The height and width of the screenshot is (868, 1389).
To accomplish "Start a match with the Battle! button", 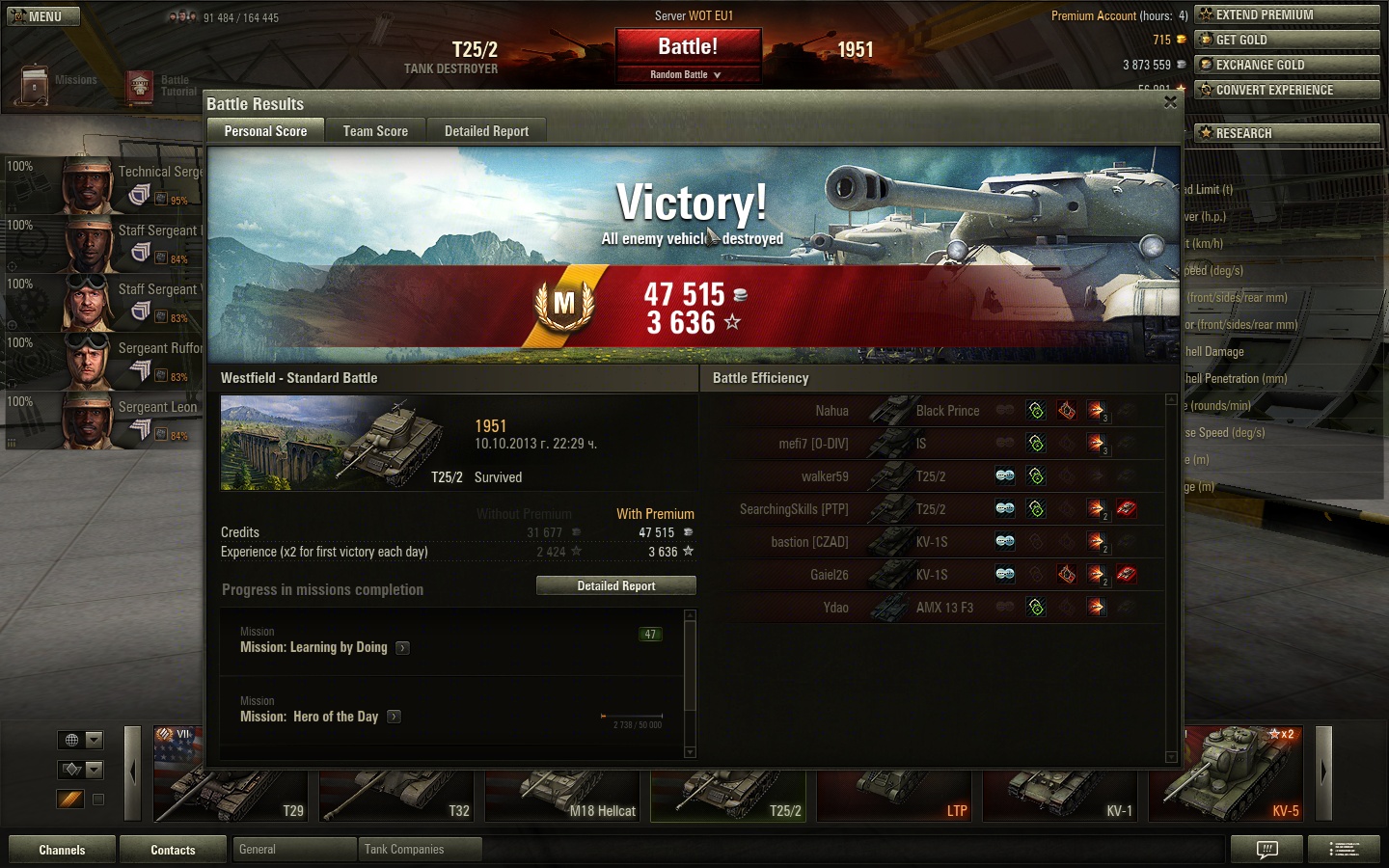I will (688, 47).
